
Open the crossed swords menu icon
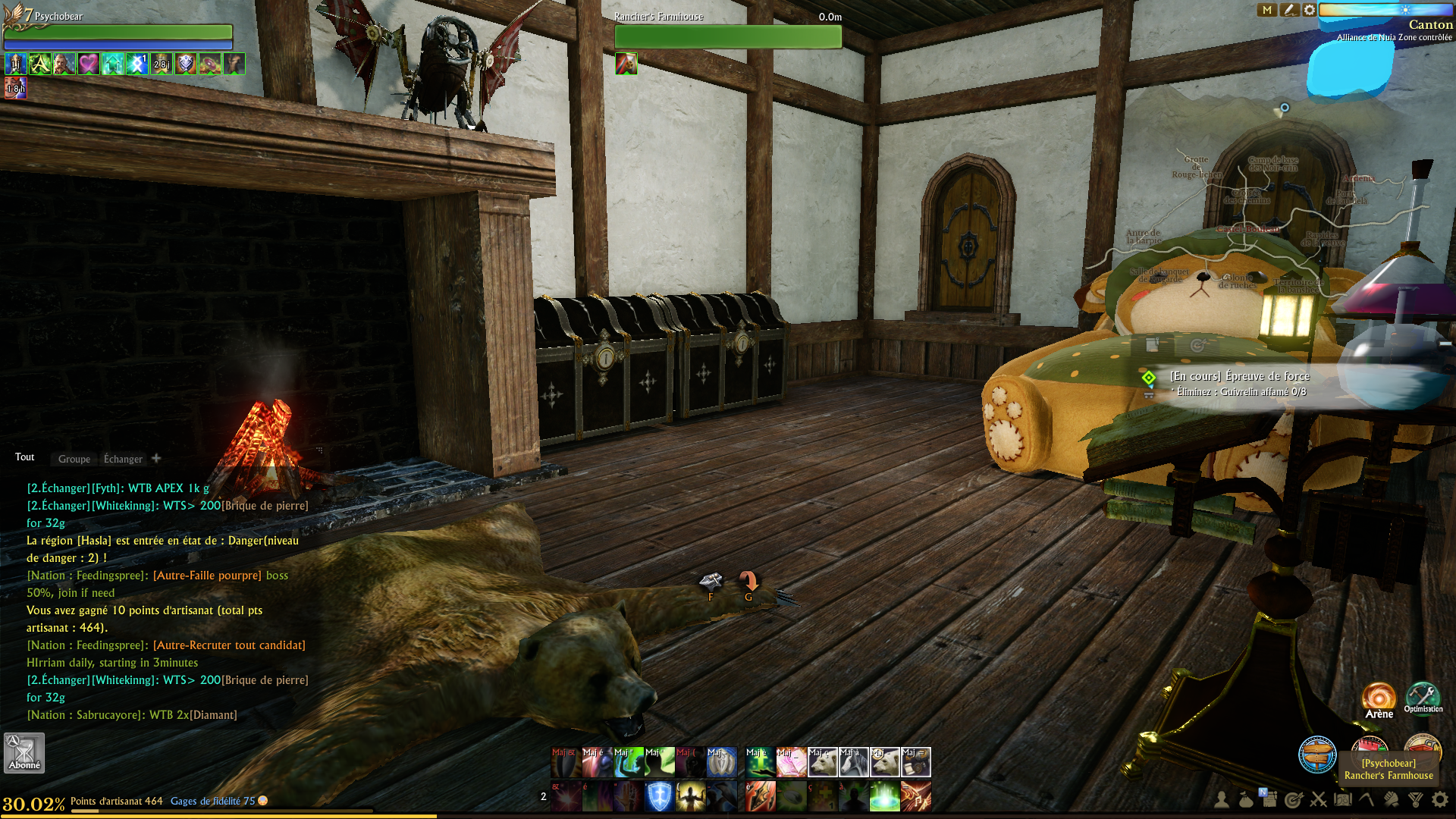[x=1319, y=799]
